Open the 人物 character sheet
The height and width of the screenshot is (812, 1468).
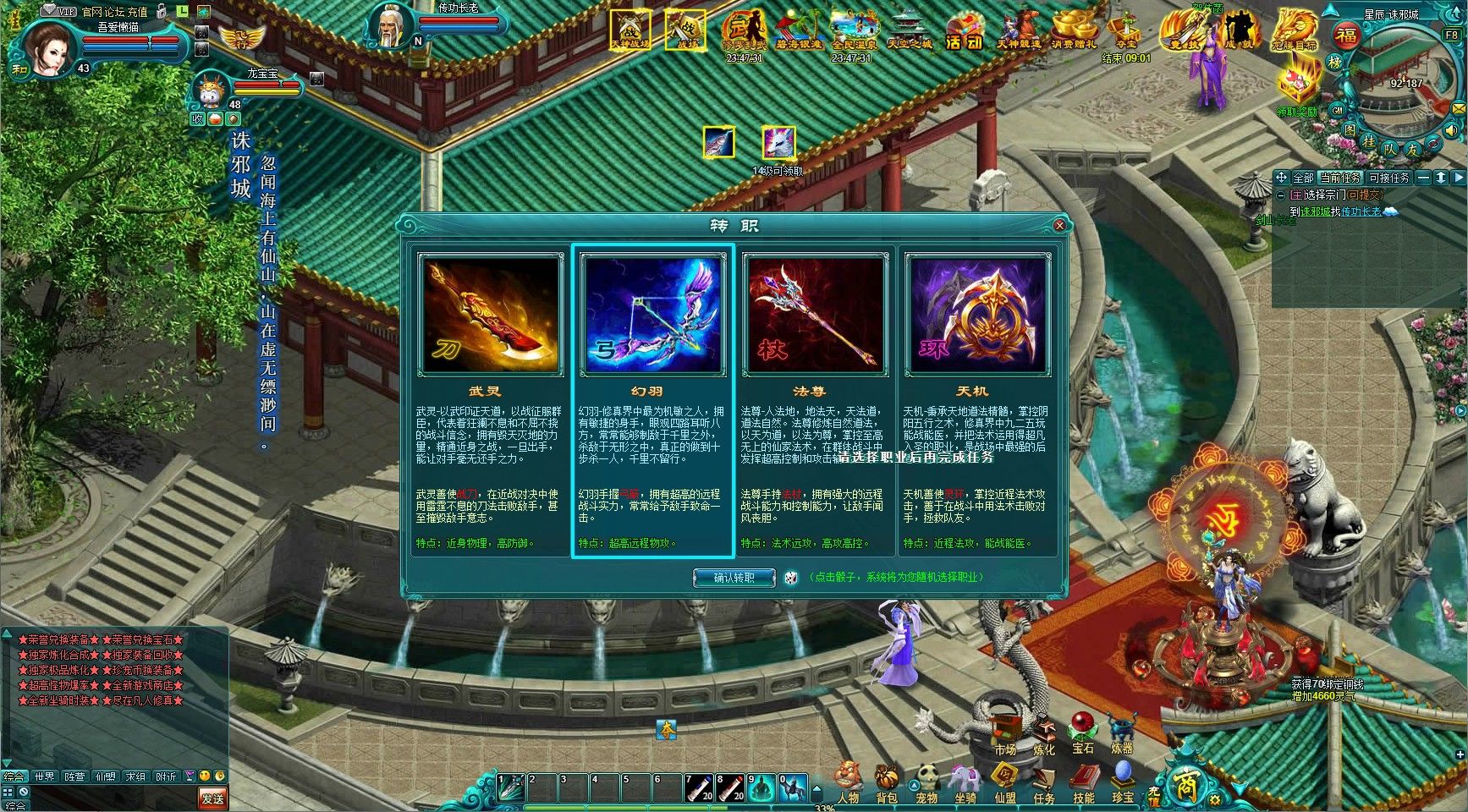(847, 782)
